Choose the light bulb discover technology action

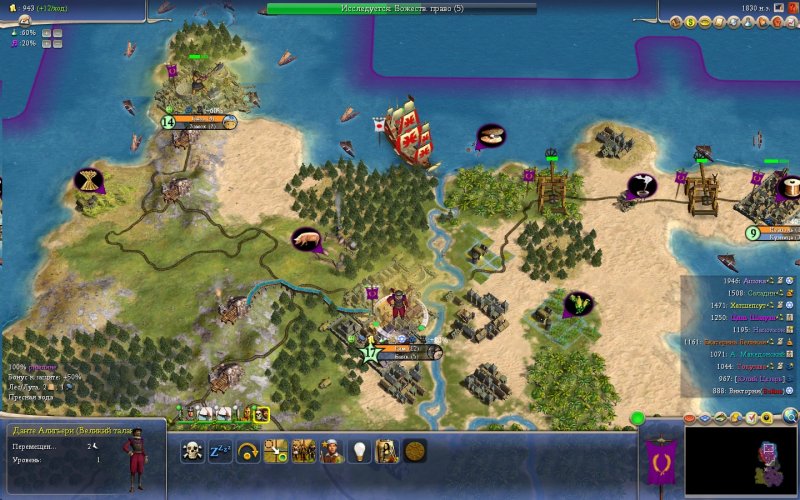pyautogui.click(x=359, y=451)
